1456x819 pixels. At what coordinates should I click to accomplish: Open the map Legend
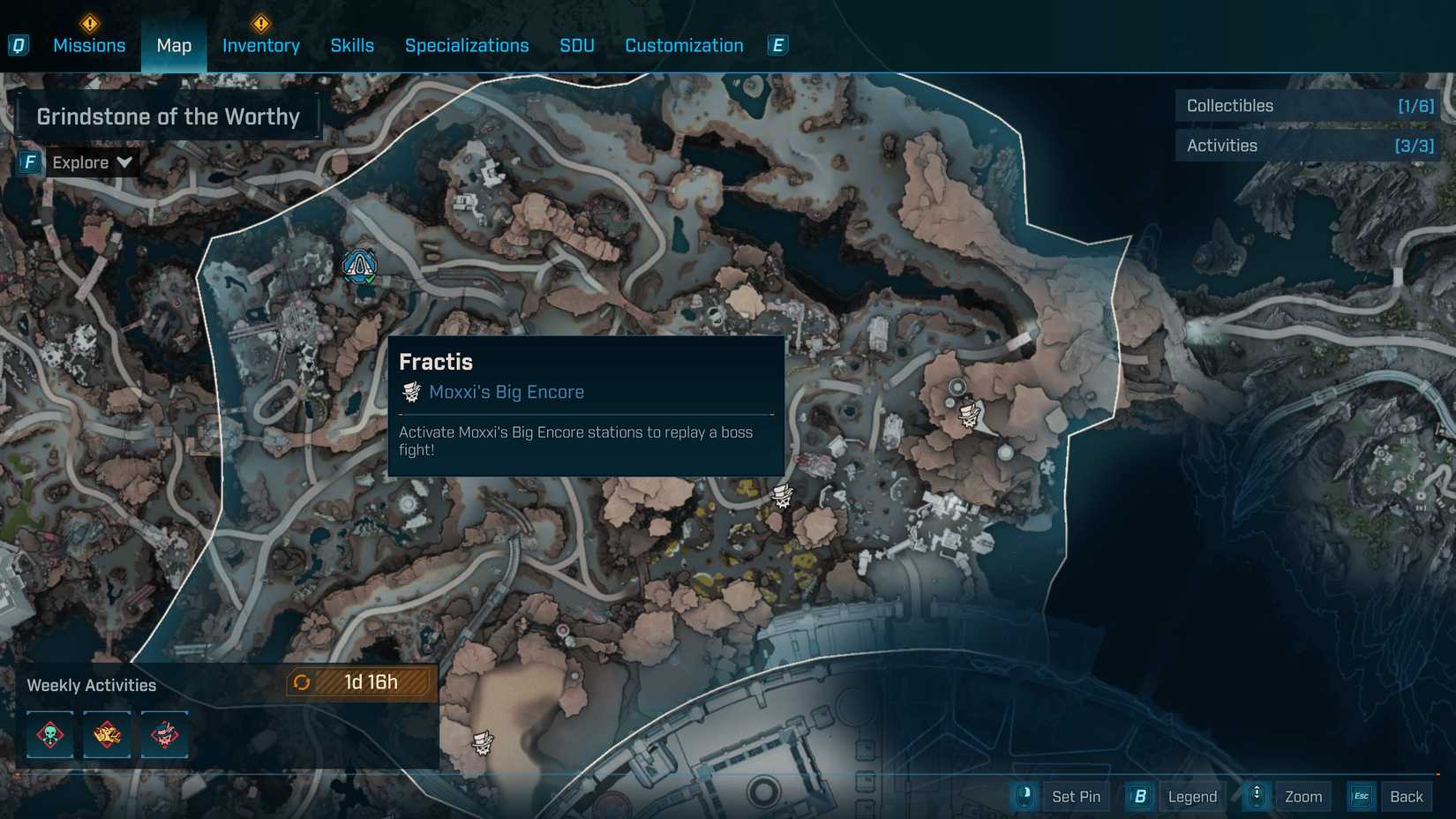[x=1191, y=797]
